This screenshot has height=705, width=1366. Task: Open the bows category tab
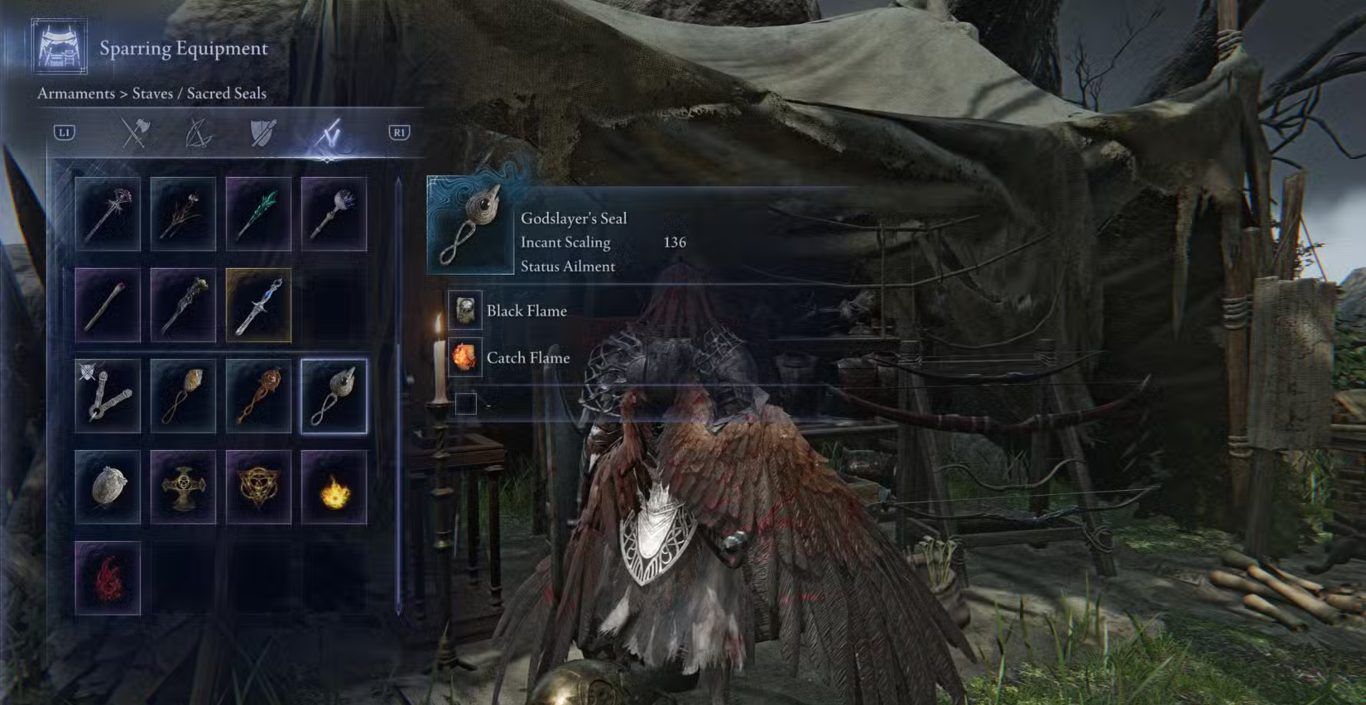coord(199,132)
